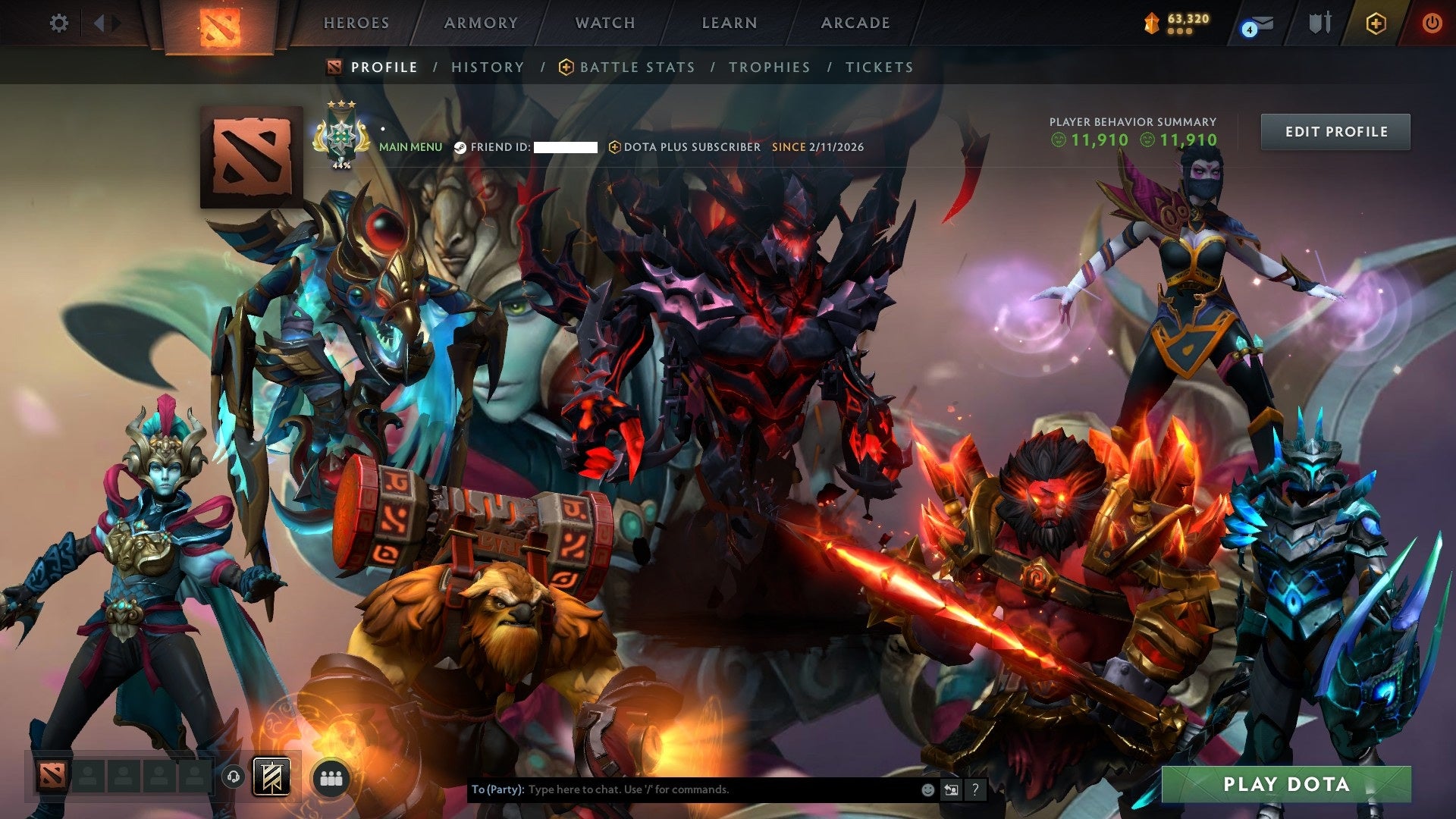The image size is (1456, 819).
Task: Click the battle flag icon near party slots
Action: (x=271, y=777)
